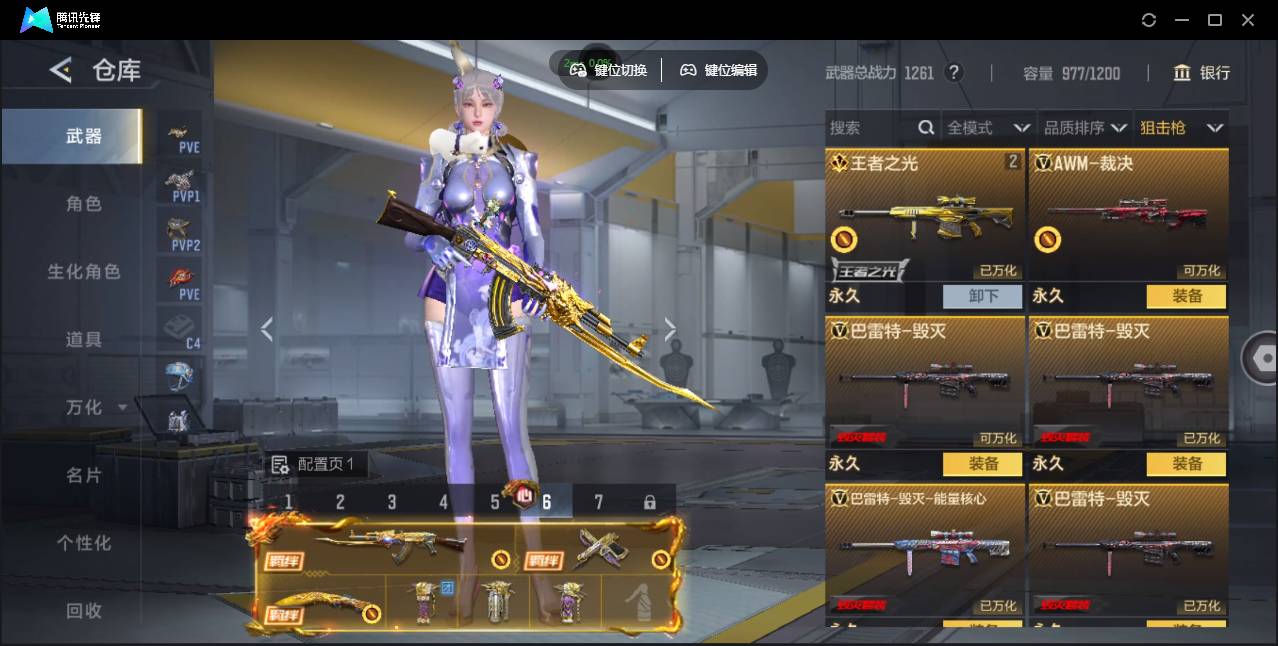Open the 银行 bank
1278x646 pixels.
point(1202,73)
